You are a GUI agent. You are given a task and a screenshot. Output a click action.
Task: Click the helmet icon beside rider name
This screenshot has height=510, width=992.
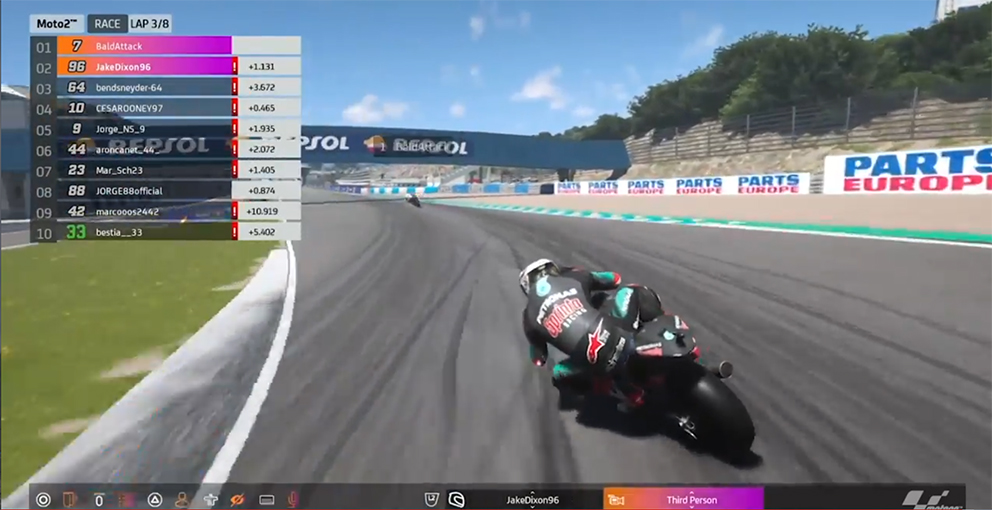click(456, 499)
